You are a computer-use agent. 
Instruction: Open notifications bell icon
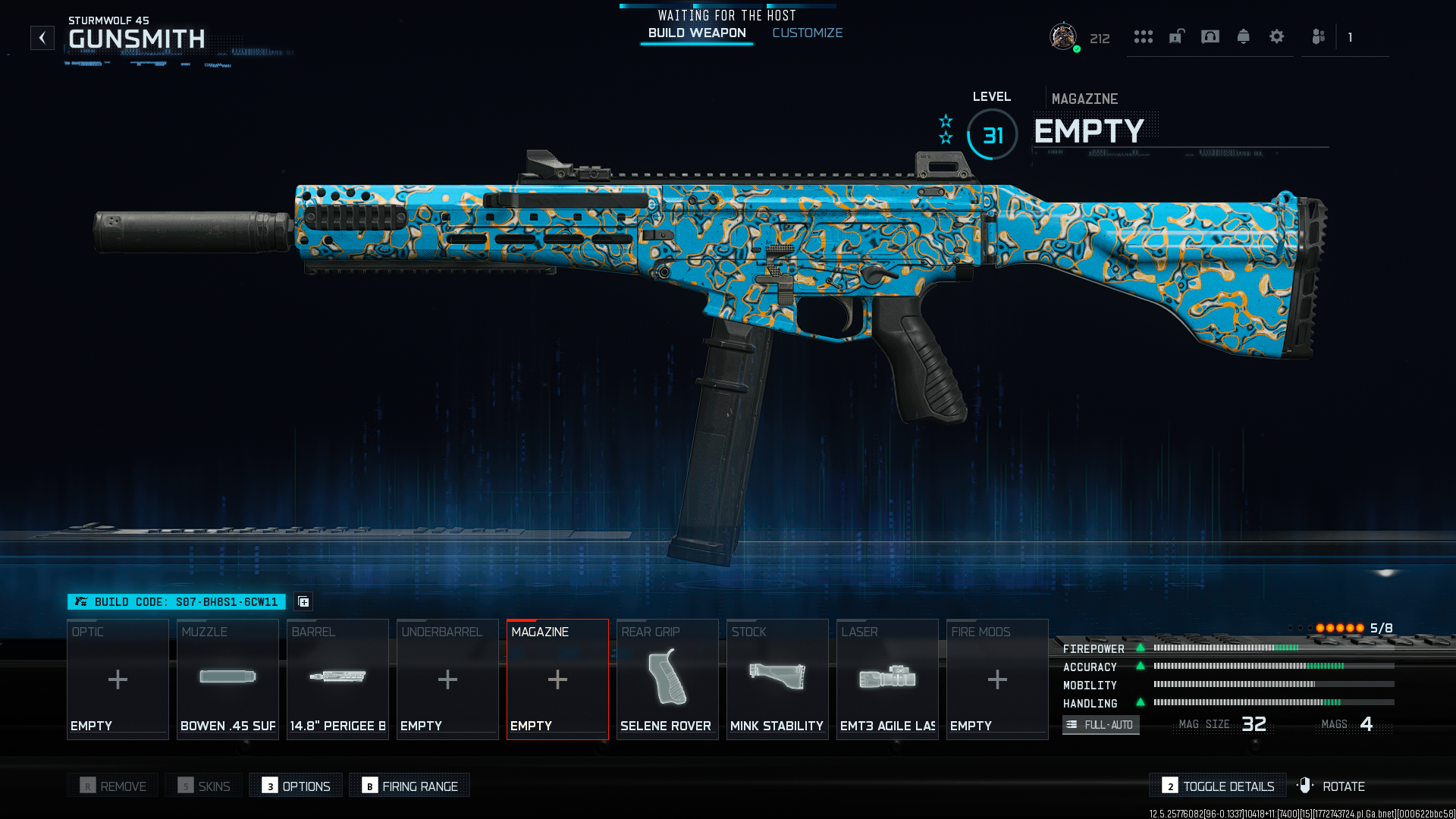click(1243, 36)
